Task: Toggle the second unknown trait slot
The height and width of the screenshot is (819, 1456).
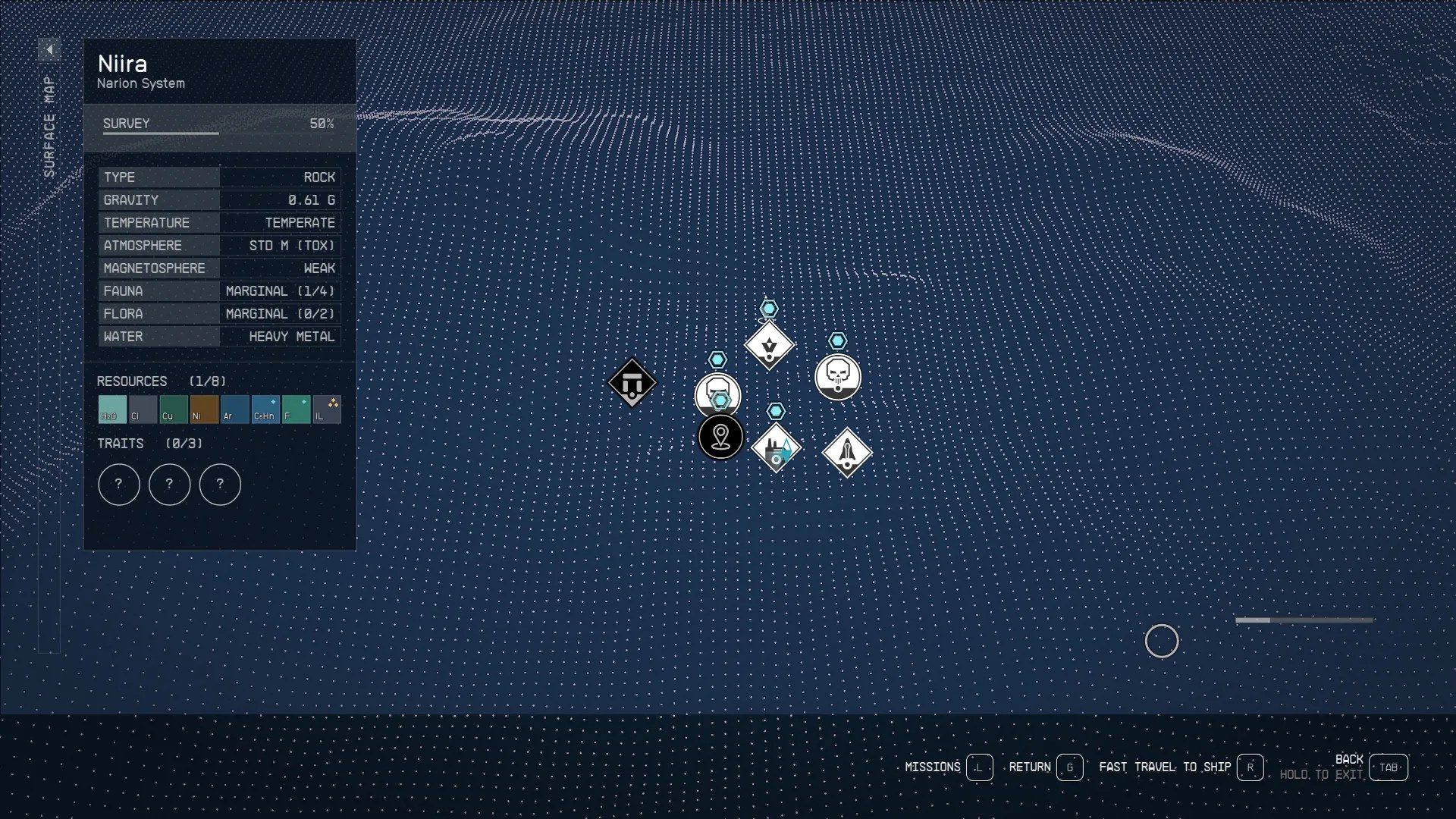Action: tap(170, 485)
